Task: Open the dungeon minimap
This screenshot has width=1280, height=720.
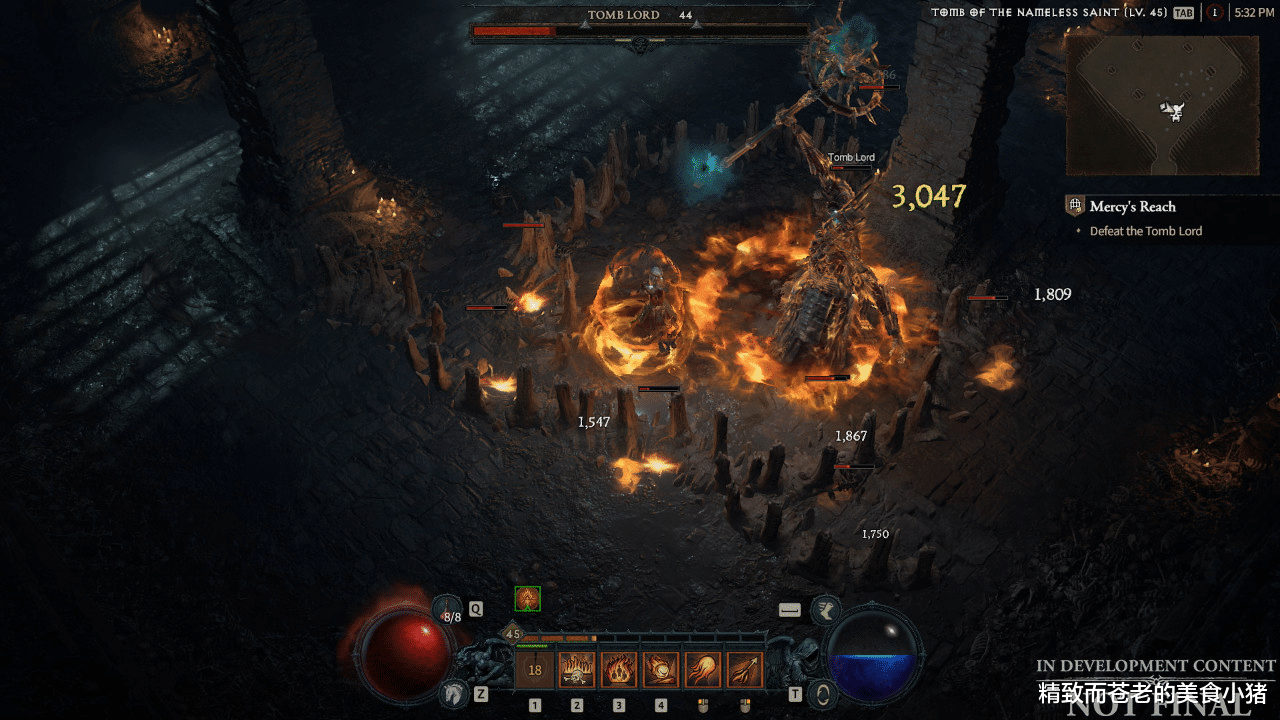Action: (1160, 105)
